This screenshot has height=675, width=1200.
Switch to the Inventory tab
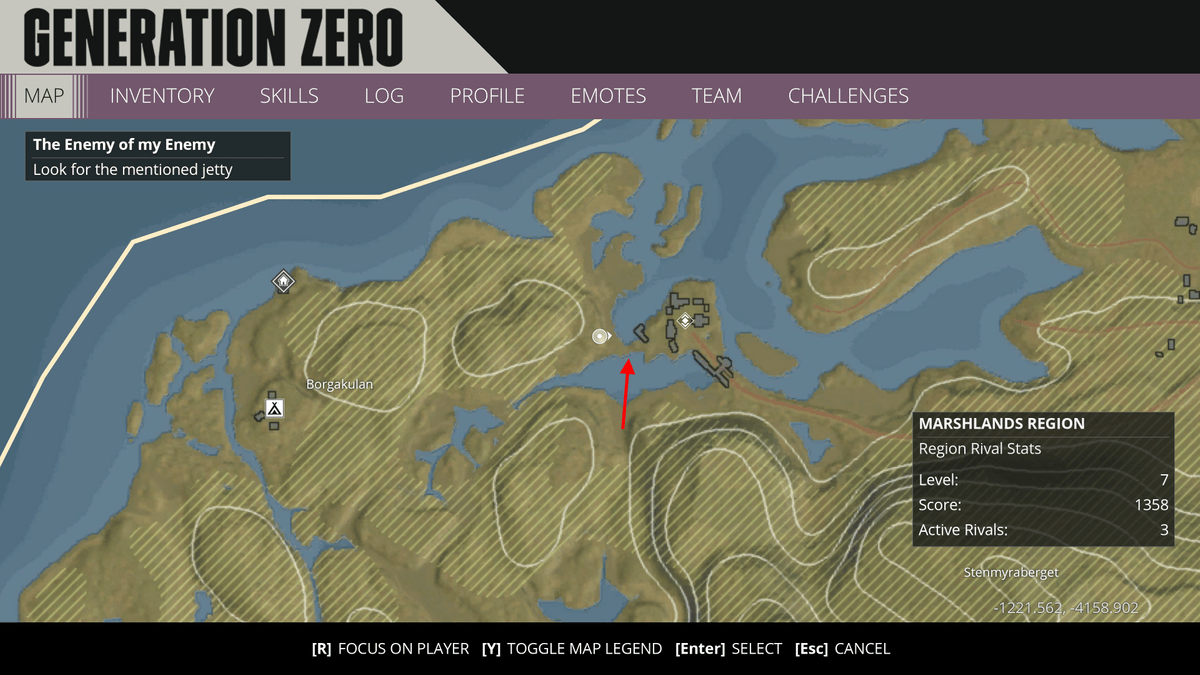(162, 96)
